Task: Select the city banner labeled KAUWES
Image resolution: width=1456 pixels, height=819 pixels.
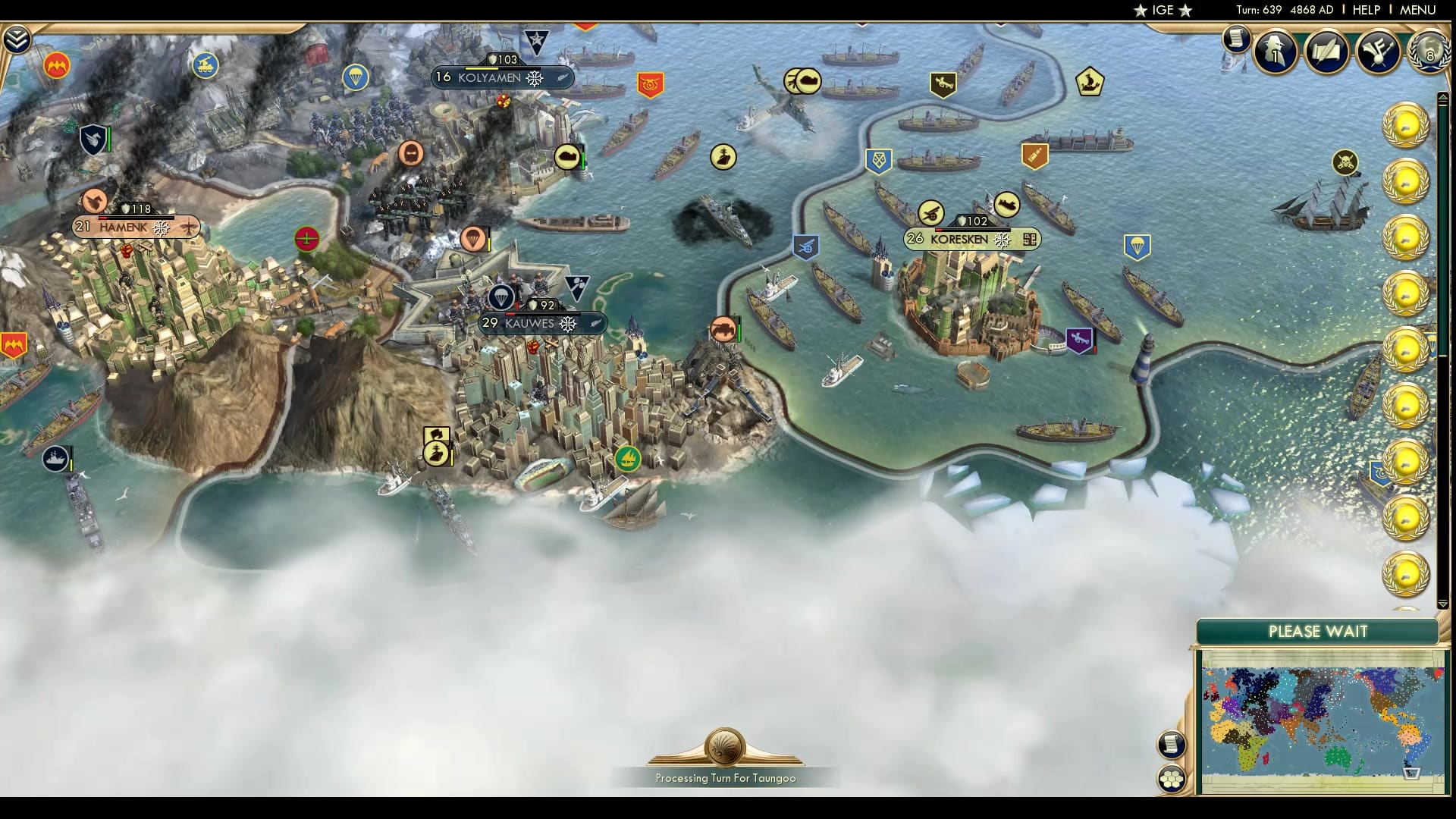Action: click(531, 323)
